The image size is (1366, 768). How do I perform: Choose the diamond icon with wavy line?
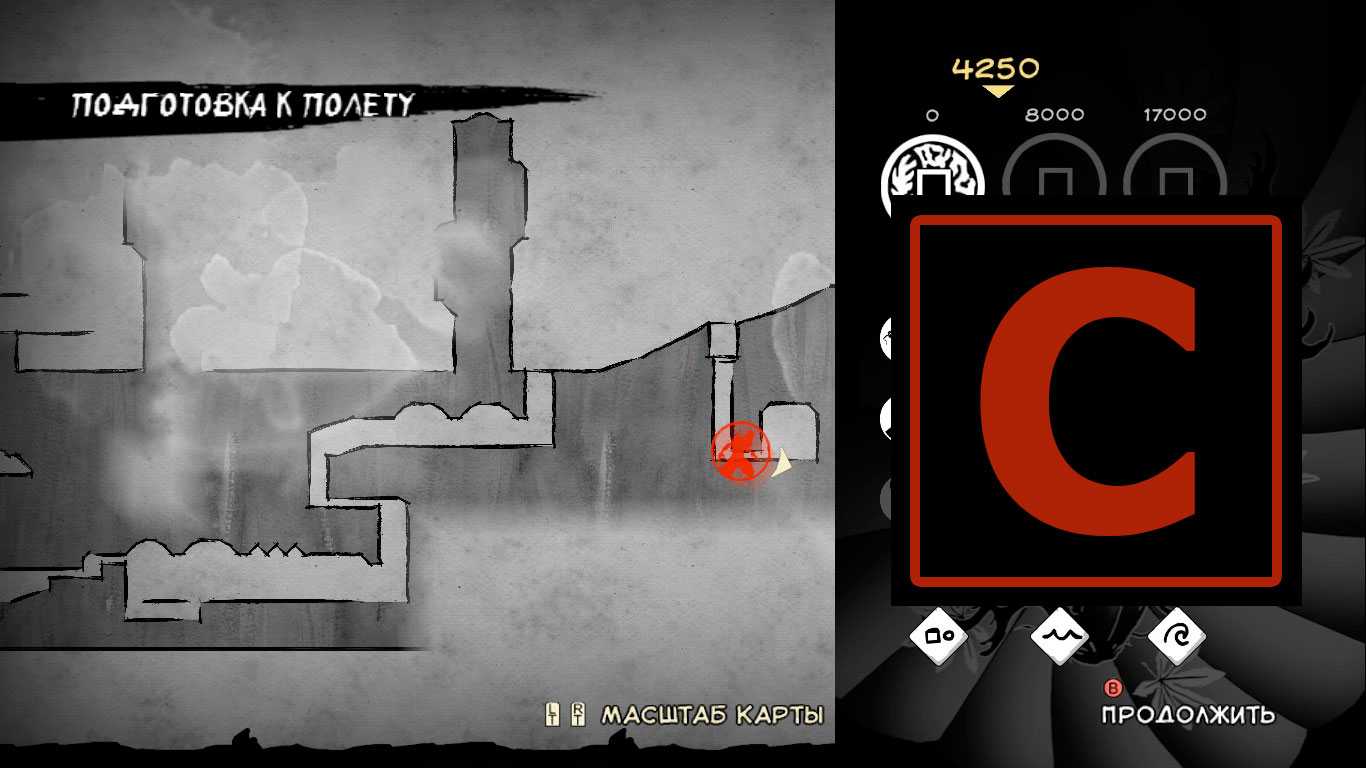click(1058, 636)
